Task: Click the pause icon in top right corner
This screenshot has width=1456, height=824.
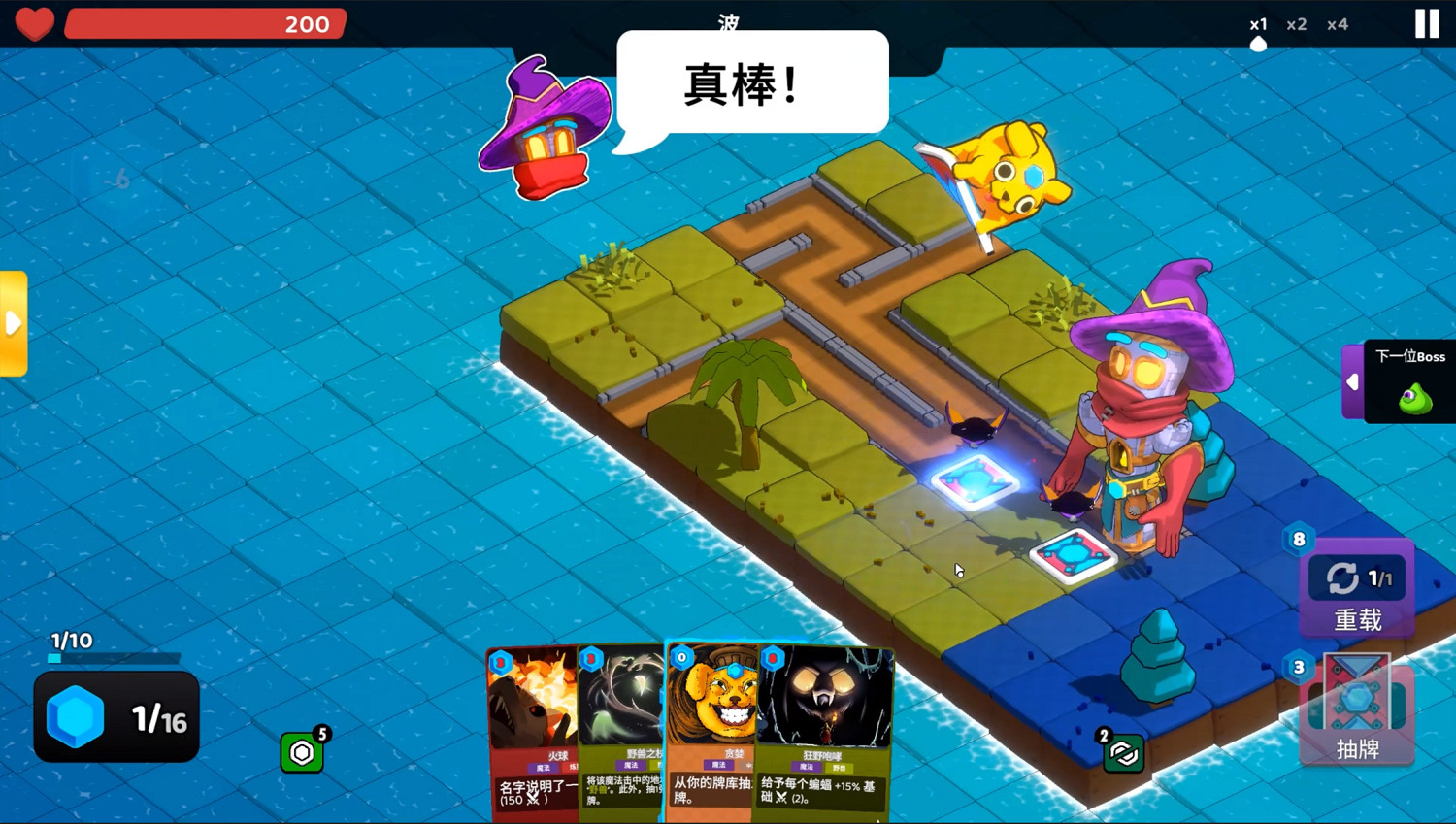Action: pos(1426,22)
